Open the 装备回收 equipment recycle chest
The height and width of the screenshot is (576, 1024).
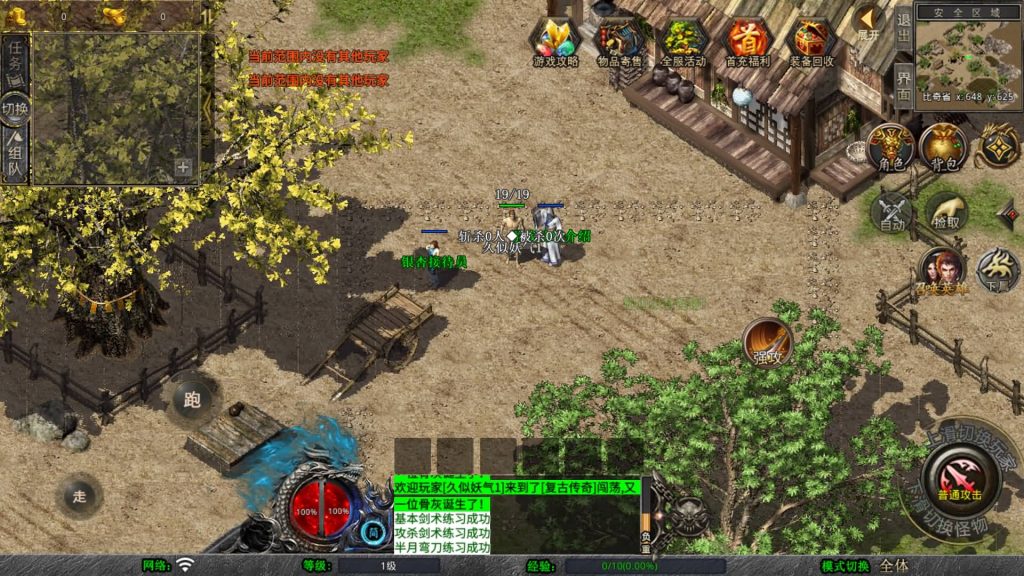tap(812, 41)
